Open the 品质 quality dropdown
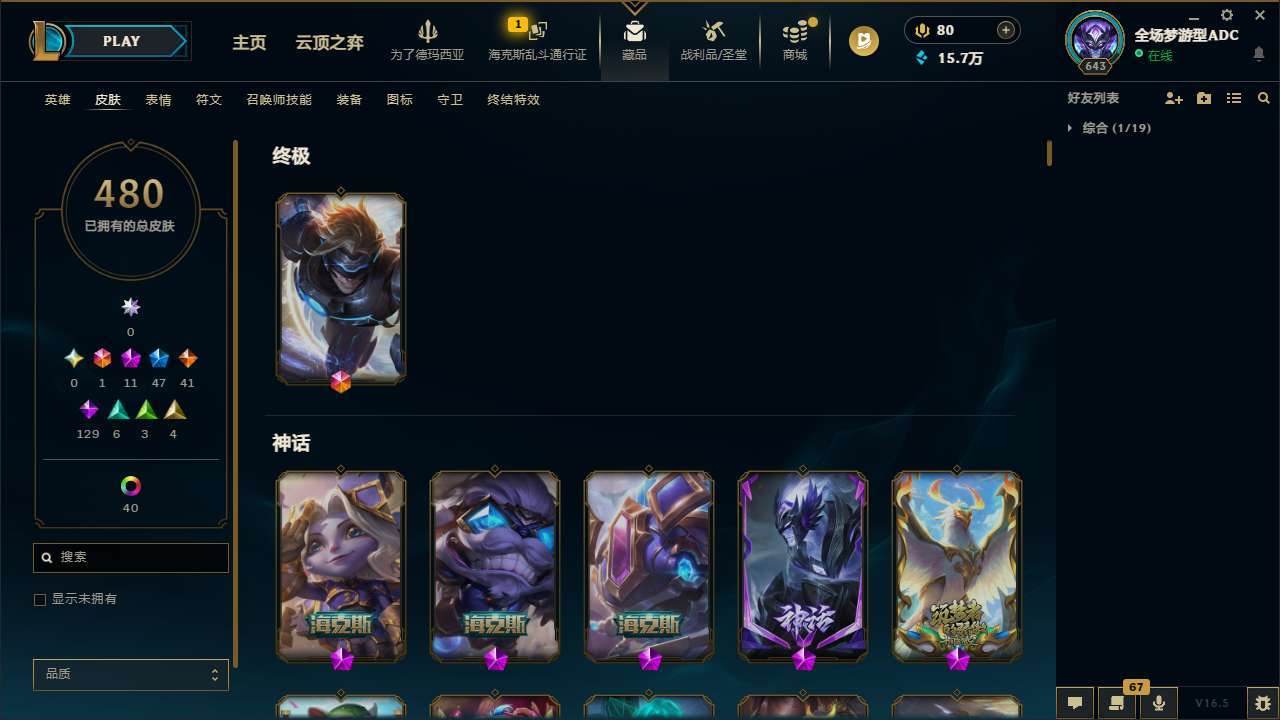1280x720 pixels. pyautogui.click(x=130, y=674)
